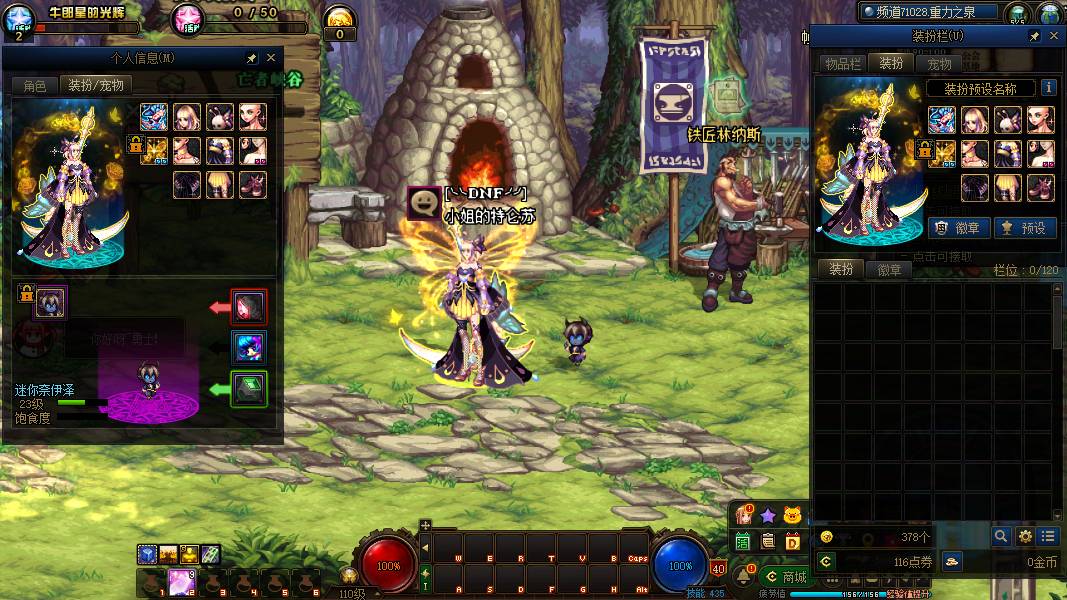Switch to the 宠物 tab in 装扮栏
Screen dimensions: 1067x600
click(x=939, y=64)
